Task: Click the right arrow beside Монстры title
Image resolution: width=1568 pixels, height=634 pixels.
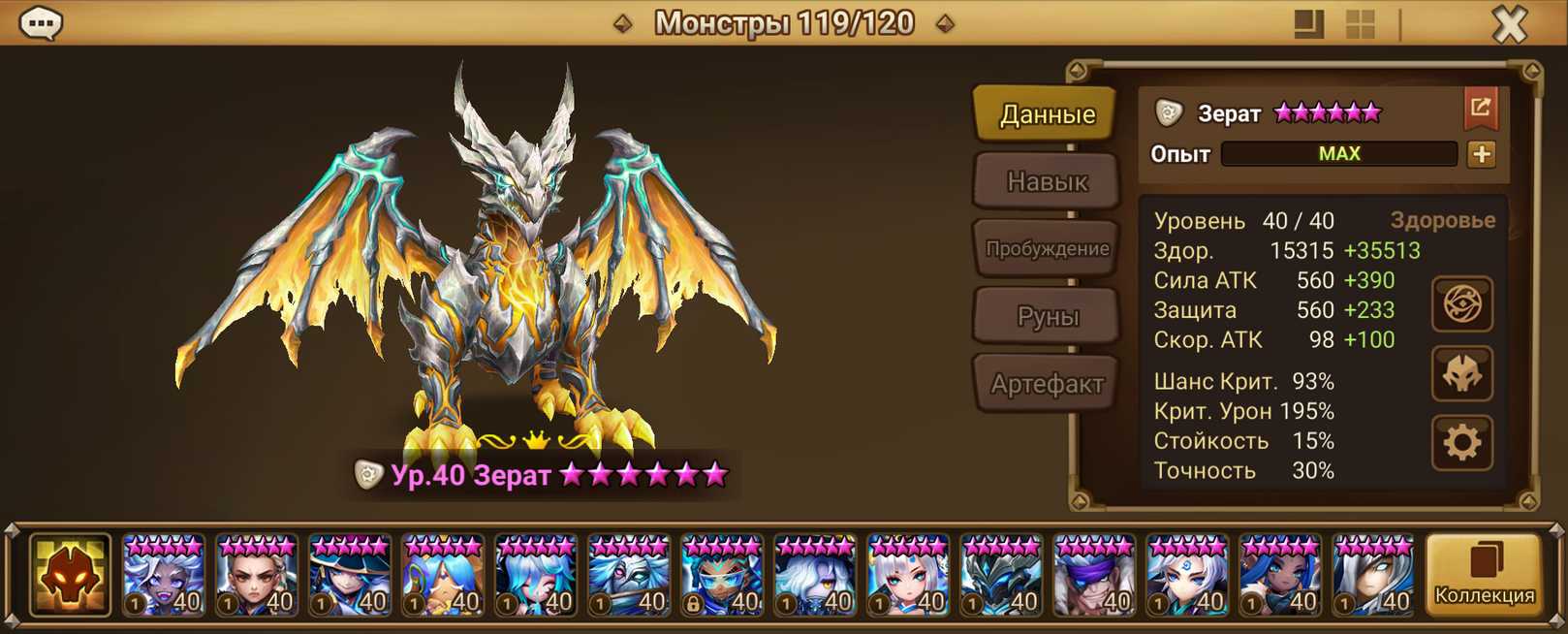Action: 945,23
